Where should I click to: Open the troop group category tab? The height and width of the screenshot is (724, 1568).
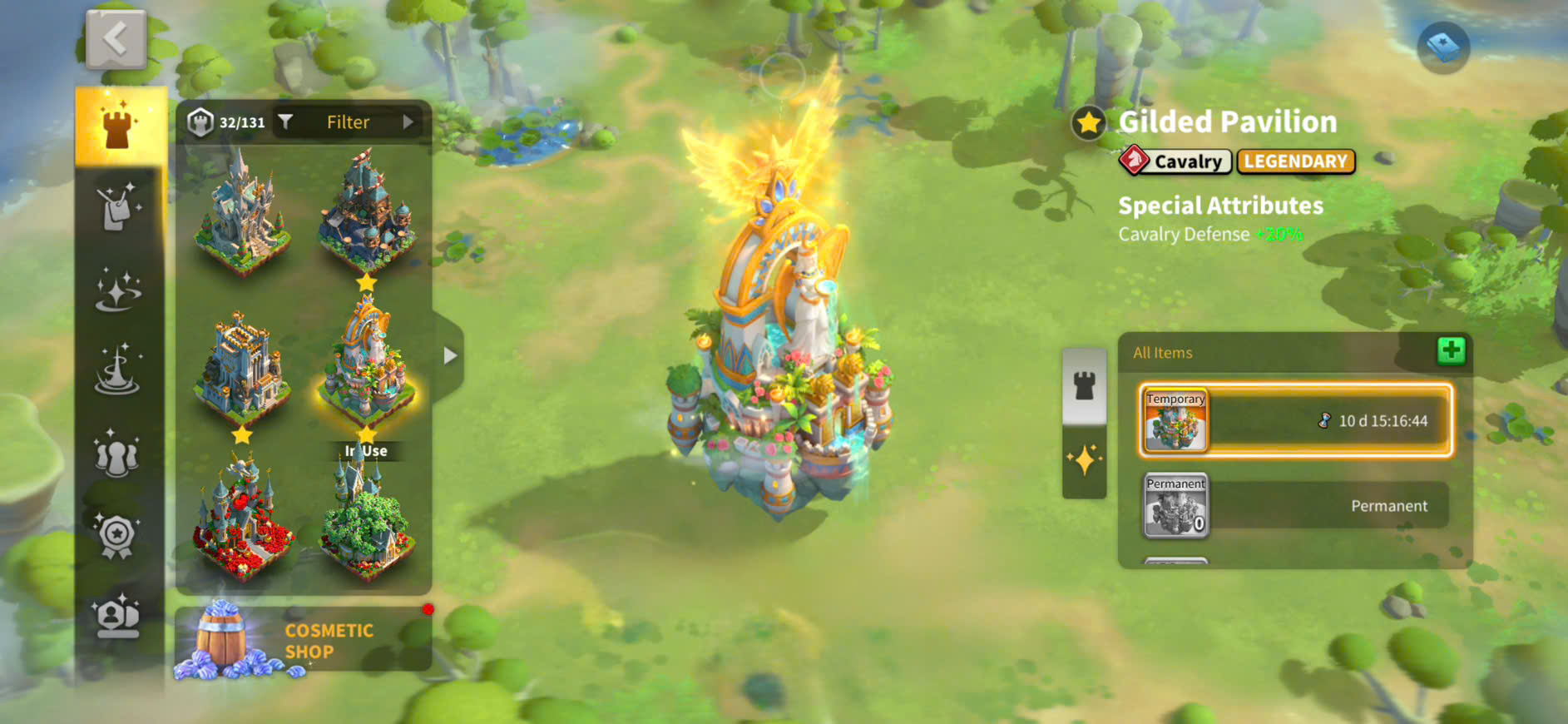point(117,454)
